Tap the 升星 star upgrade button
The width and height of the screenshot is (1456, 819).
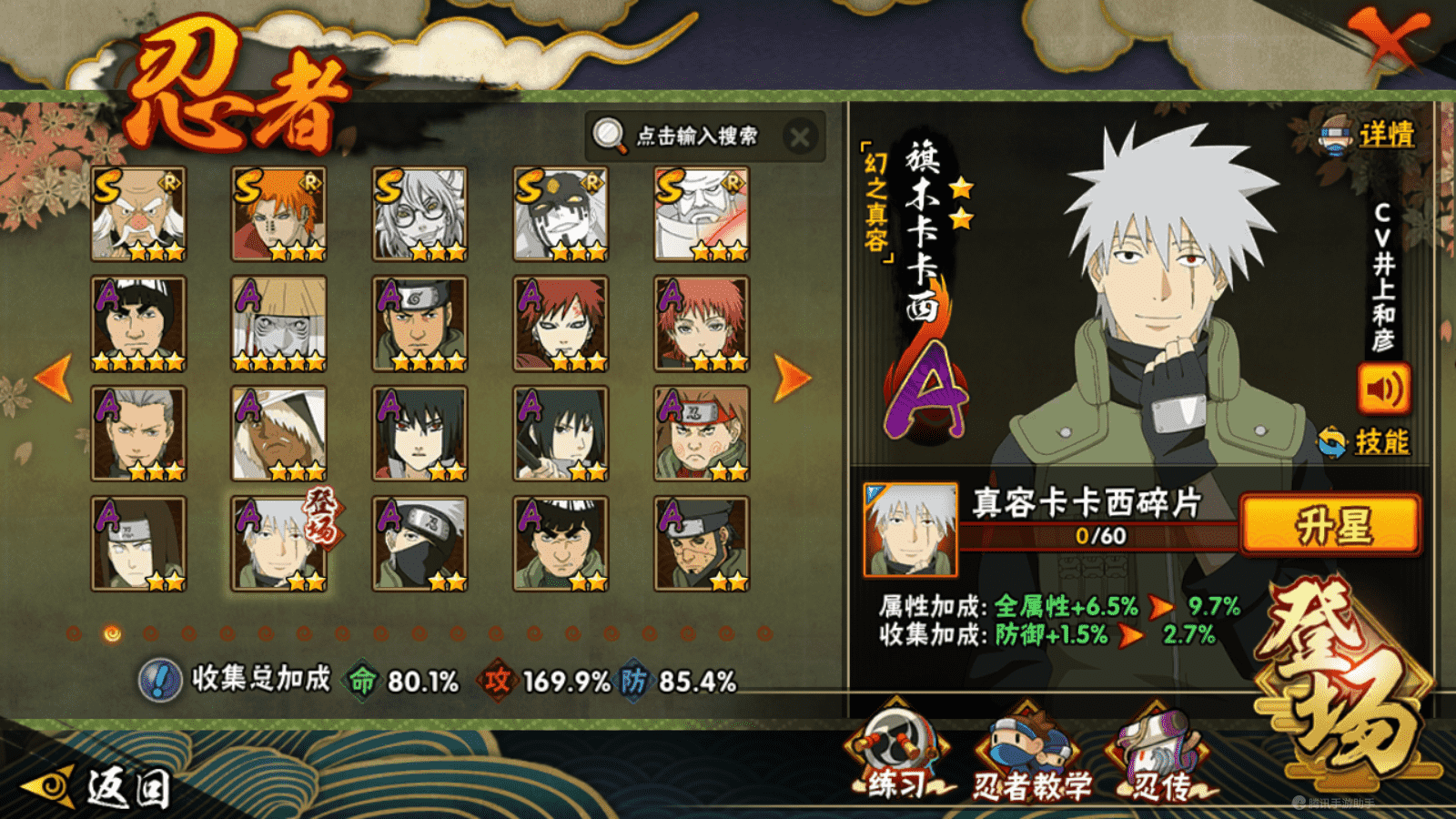(1330, 525)
